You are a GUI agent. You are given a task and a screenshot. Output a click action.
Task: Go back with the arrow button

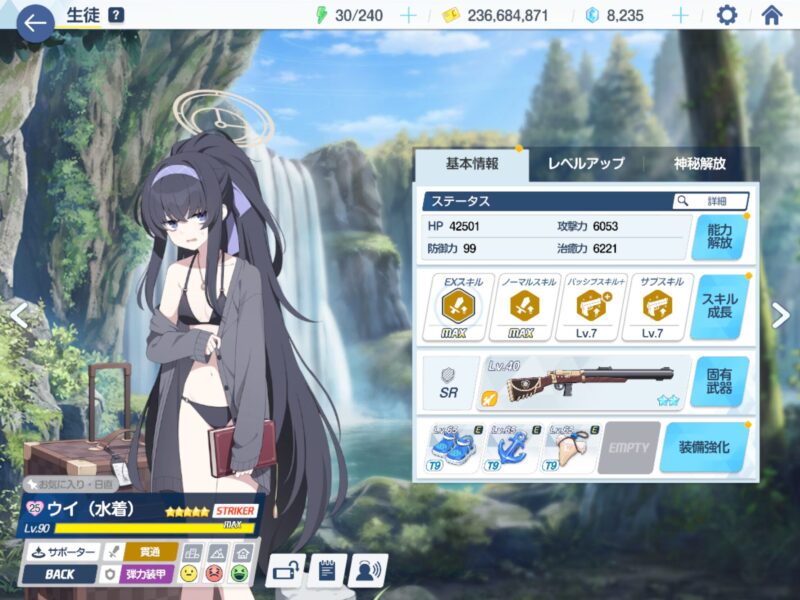[35, 21]
